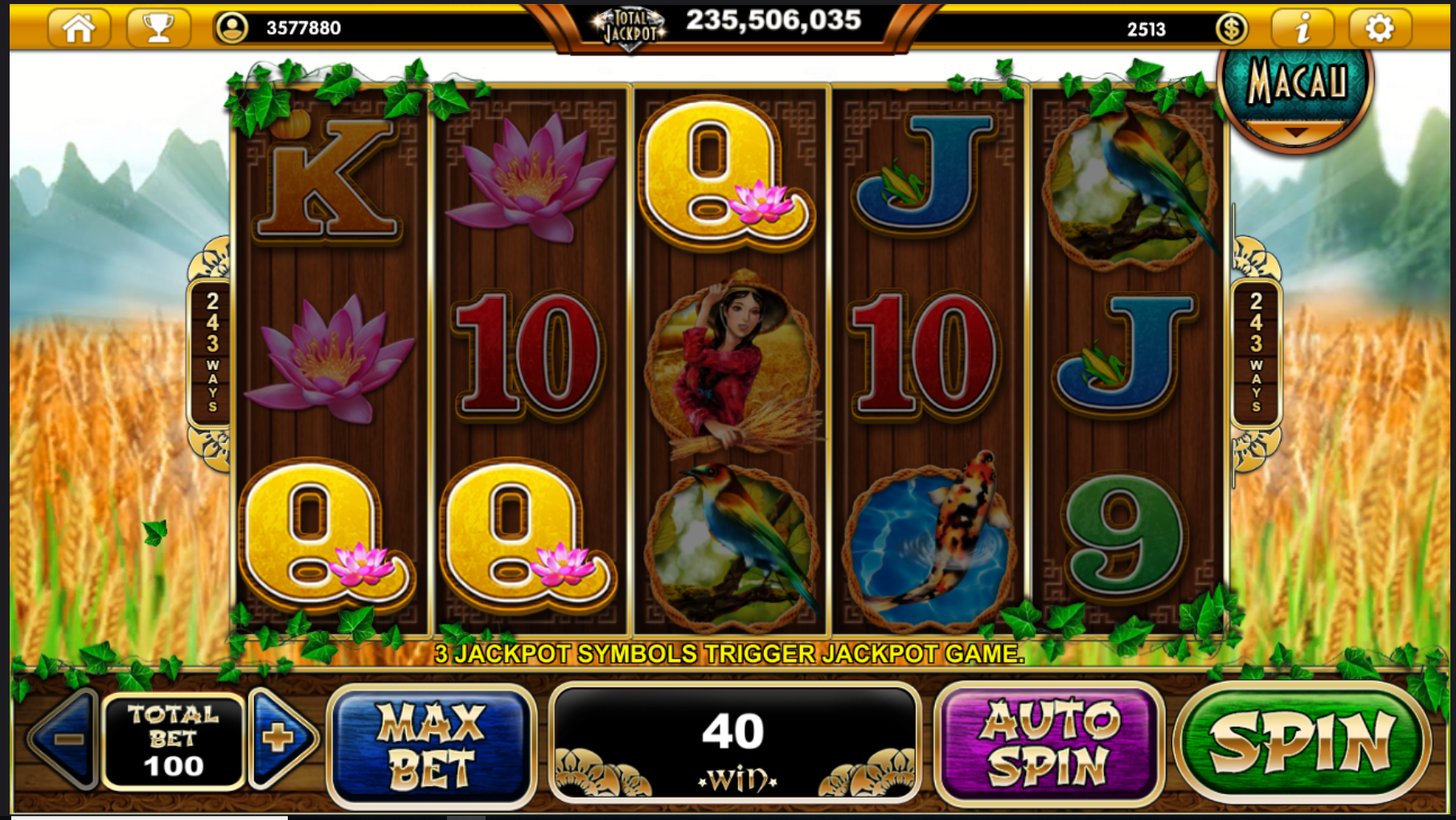
Task: Go to the home lobby icon
Action: pyautogui.click(x=79, y=28)
